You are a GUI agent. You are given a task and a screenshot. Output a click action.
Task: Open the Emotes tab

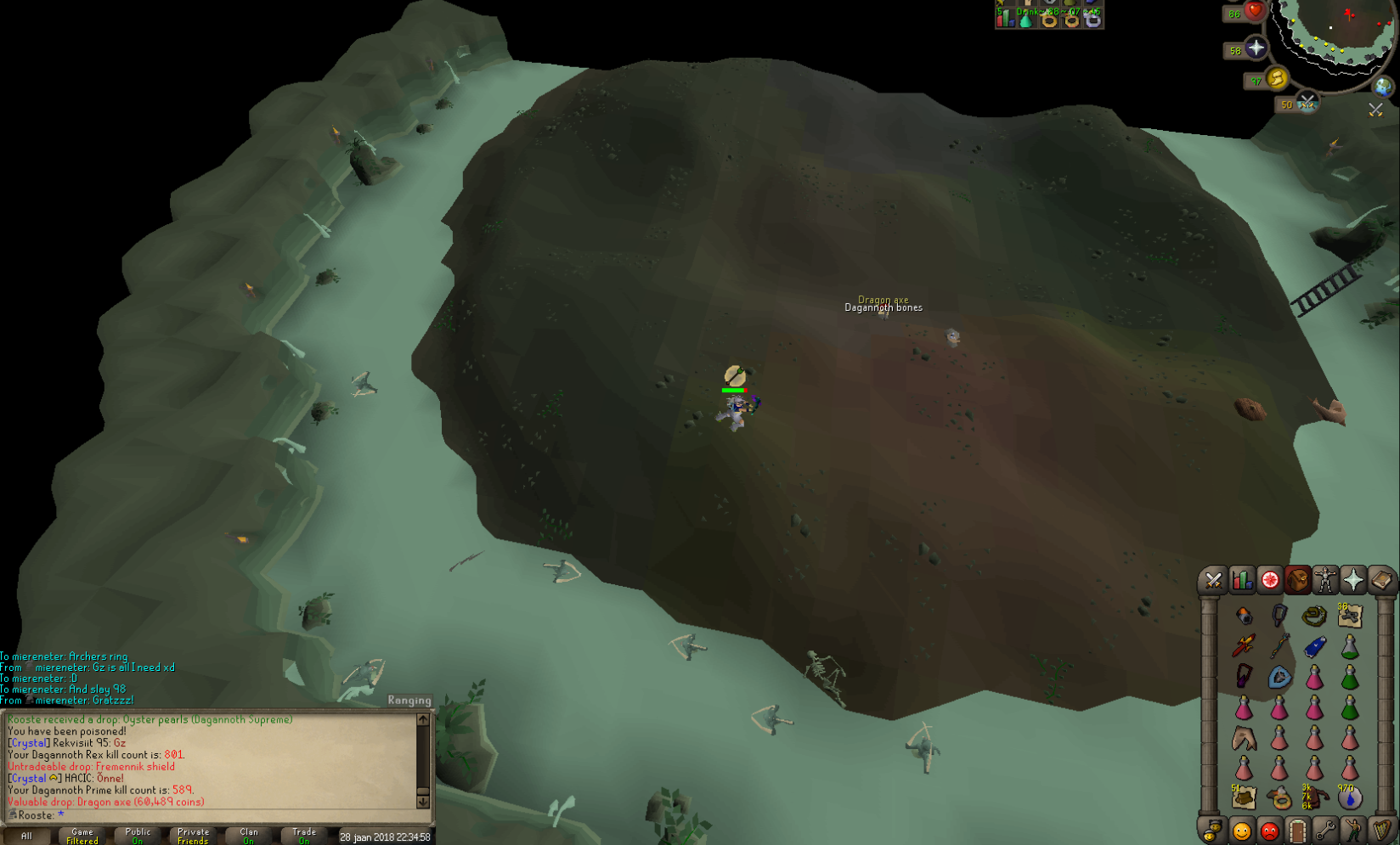(x=1353, y=831)
